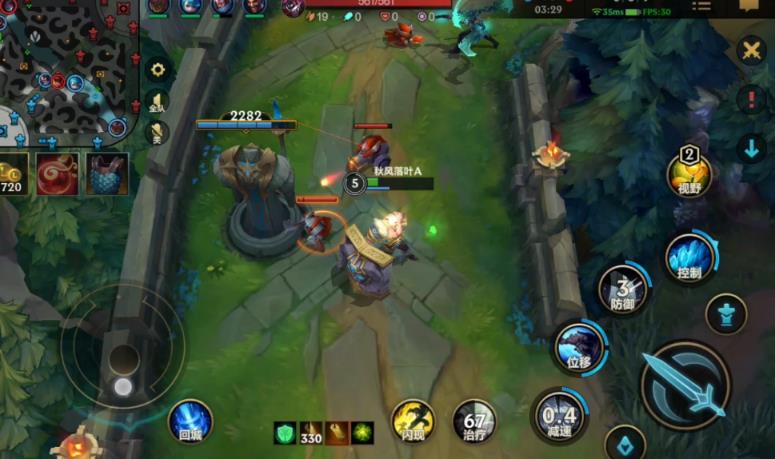775x459 pixels.
Task: Use the 控制 crowd-control ability
Action: pyautogui.click(x=689, y=258)
